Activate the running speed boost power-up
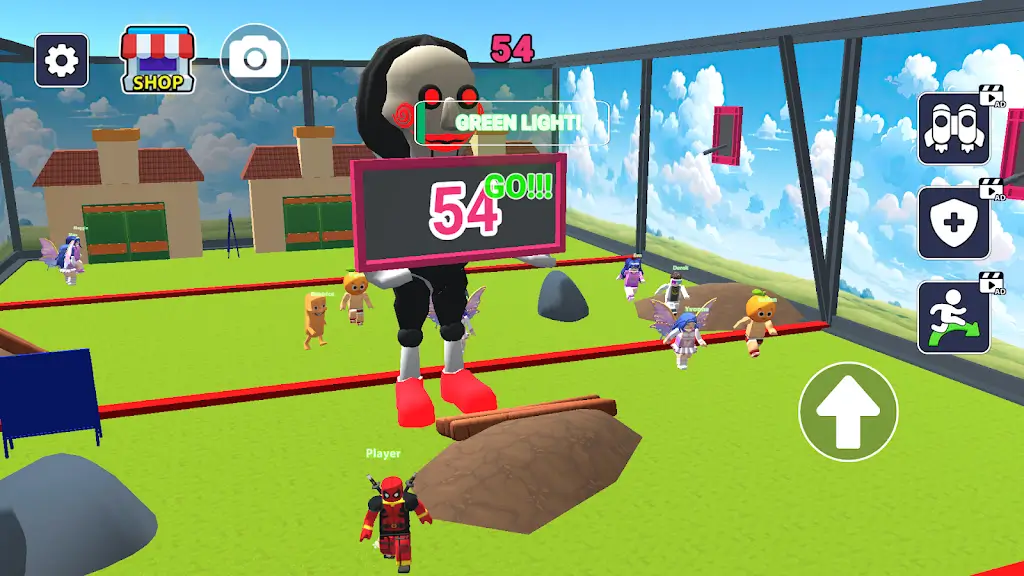Screen dimensions: 1024x576 954,317
